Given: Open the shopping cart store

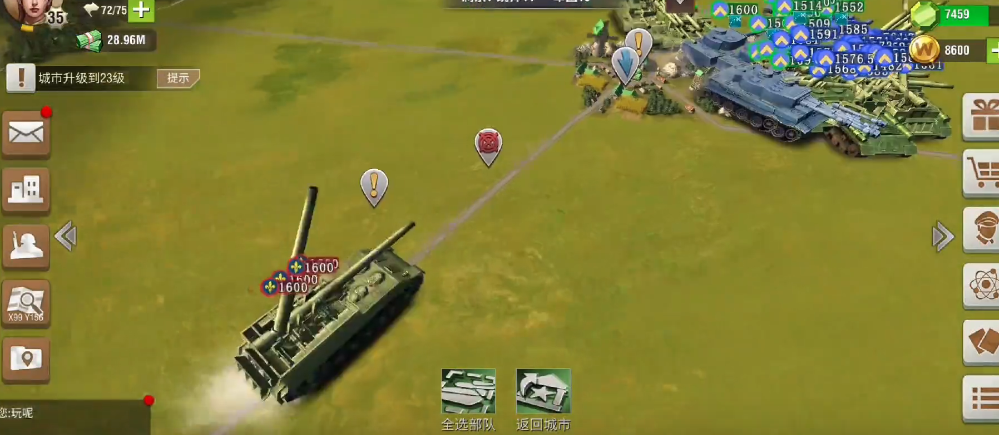Looking at the screenshot, I should point(982,173).
